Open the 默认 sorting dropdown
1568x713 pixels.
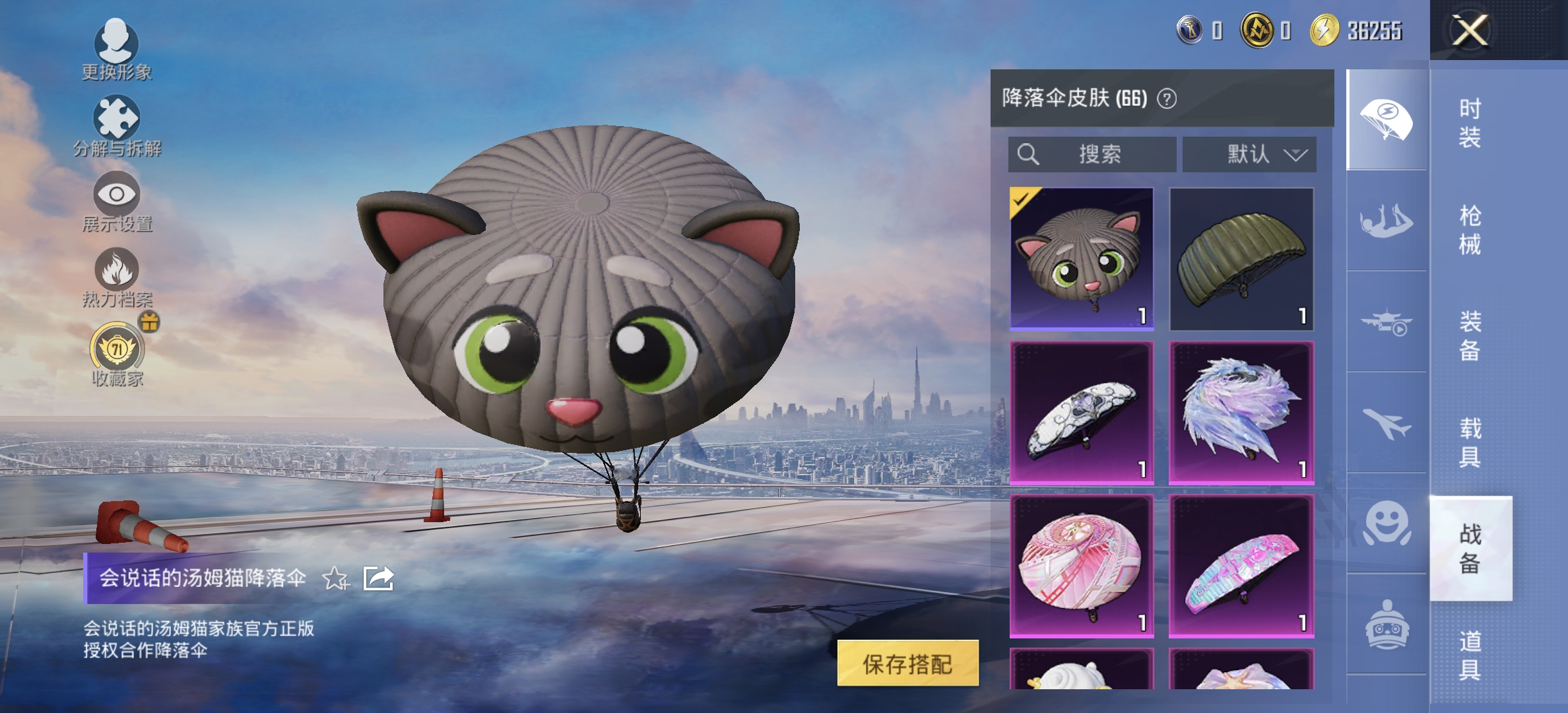[1249, 153]
